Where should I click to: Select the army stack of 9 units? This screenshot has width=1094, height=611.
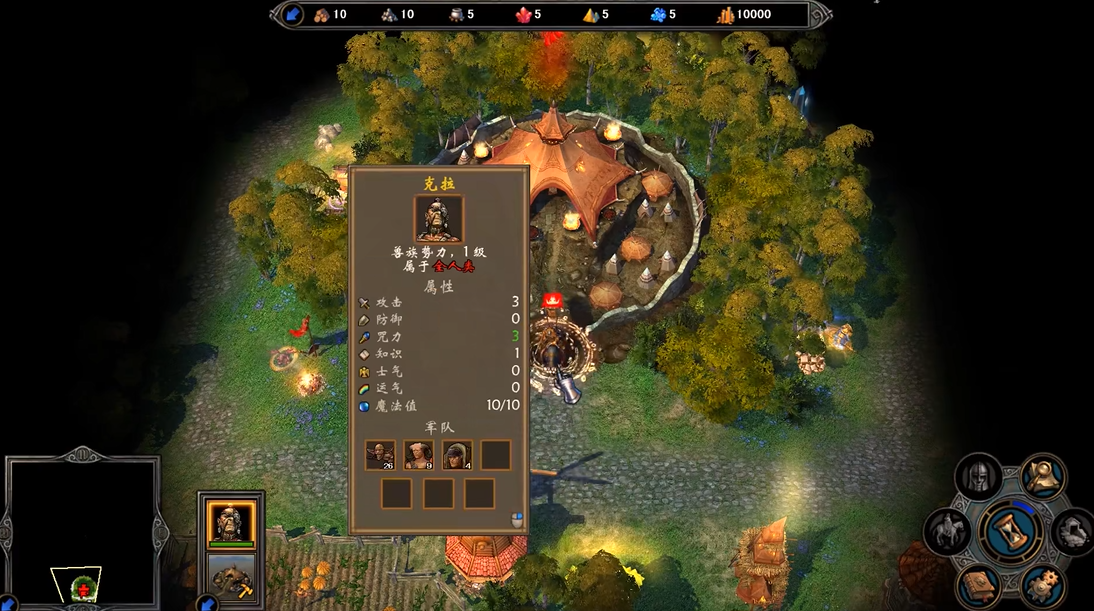418,455
